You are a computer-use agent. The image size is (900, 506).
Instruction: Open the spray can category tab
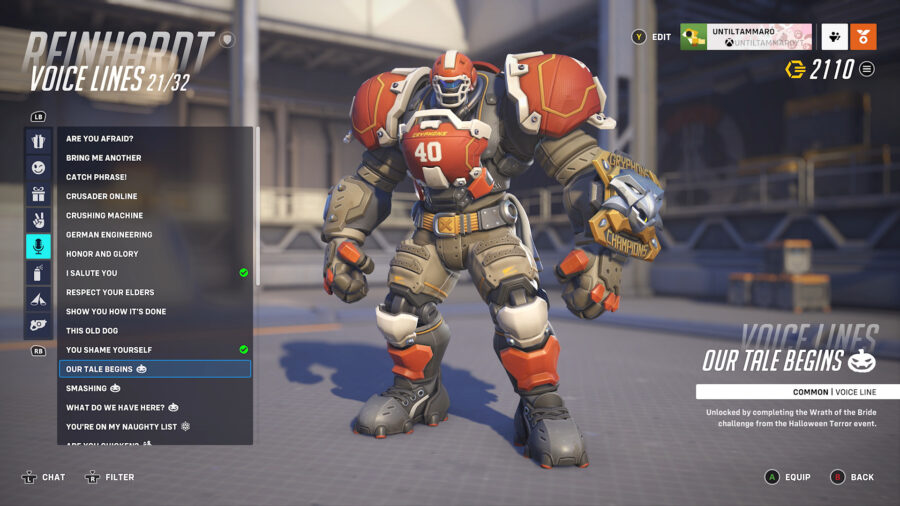coord(38,273)
